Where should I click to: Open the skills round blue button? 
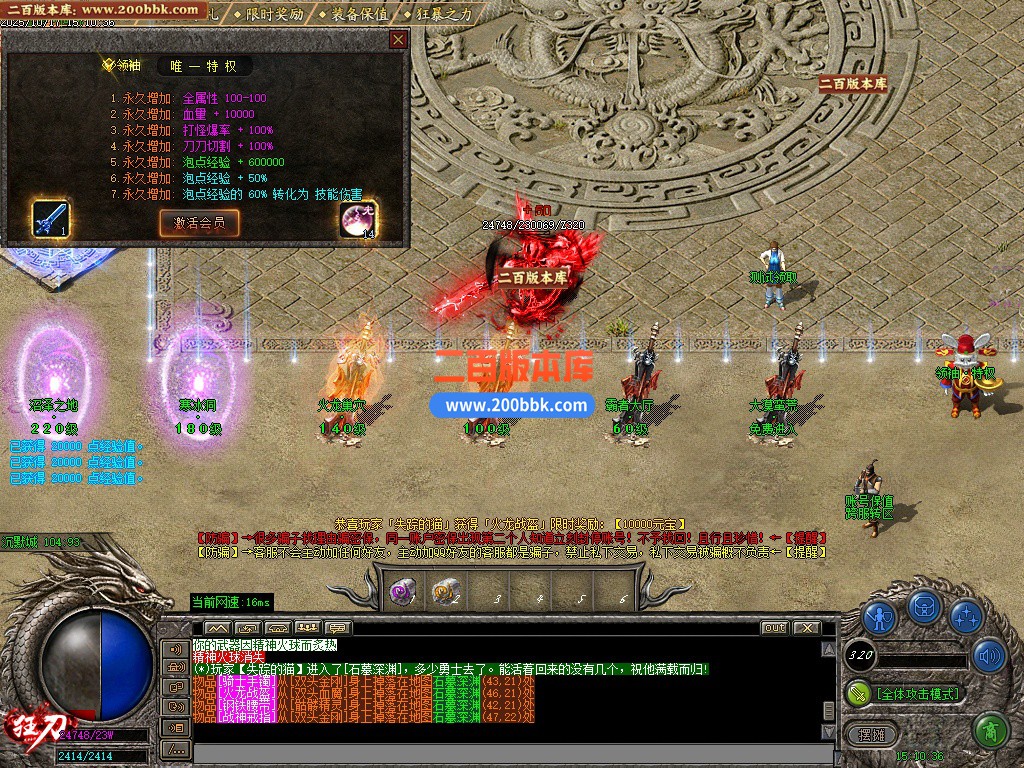pyautogui.click(x=967, y=616)
